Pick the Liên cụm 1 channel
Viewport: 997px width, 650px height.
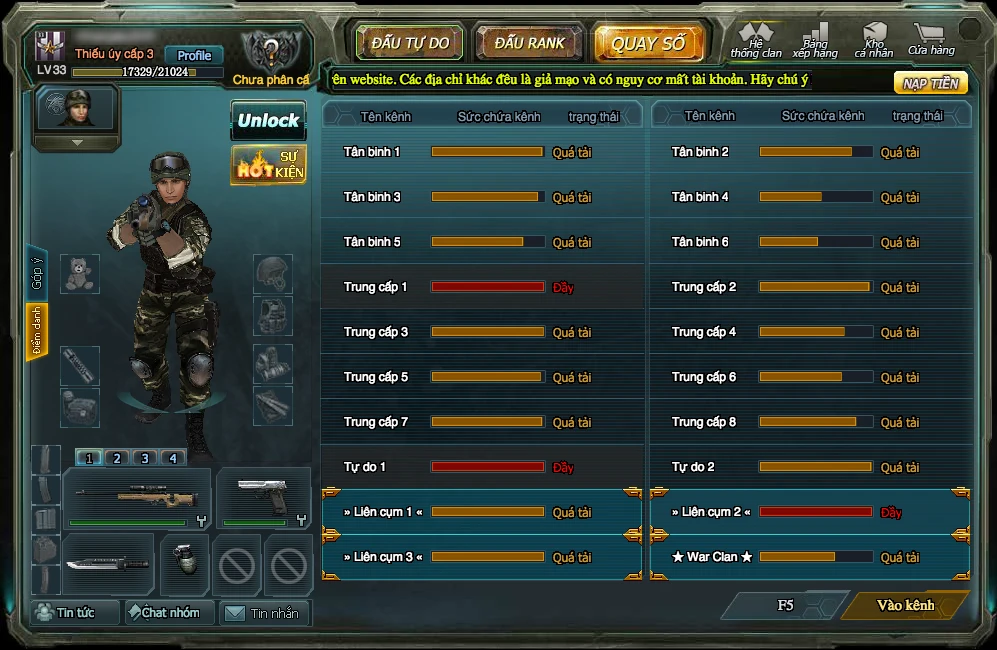(481, 512)
